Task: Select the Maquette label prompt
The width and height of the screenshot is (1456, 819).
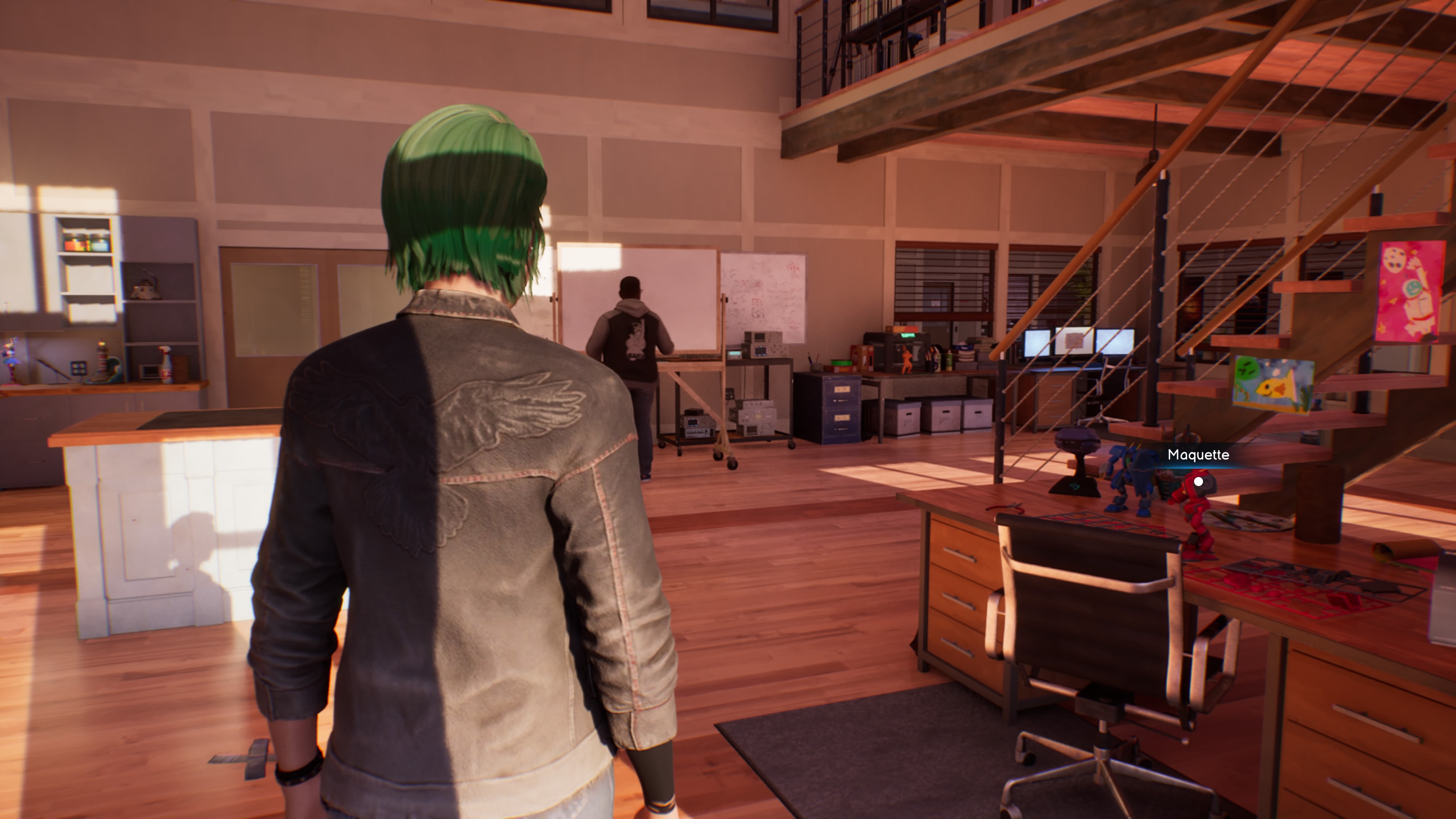Action: (x=1198, y=455)
